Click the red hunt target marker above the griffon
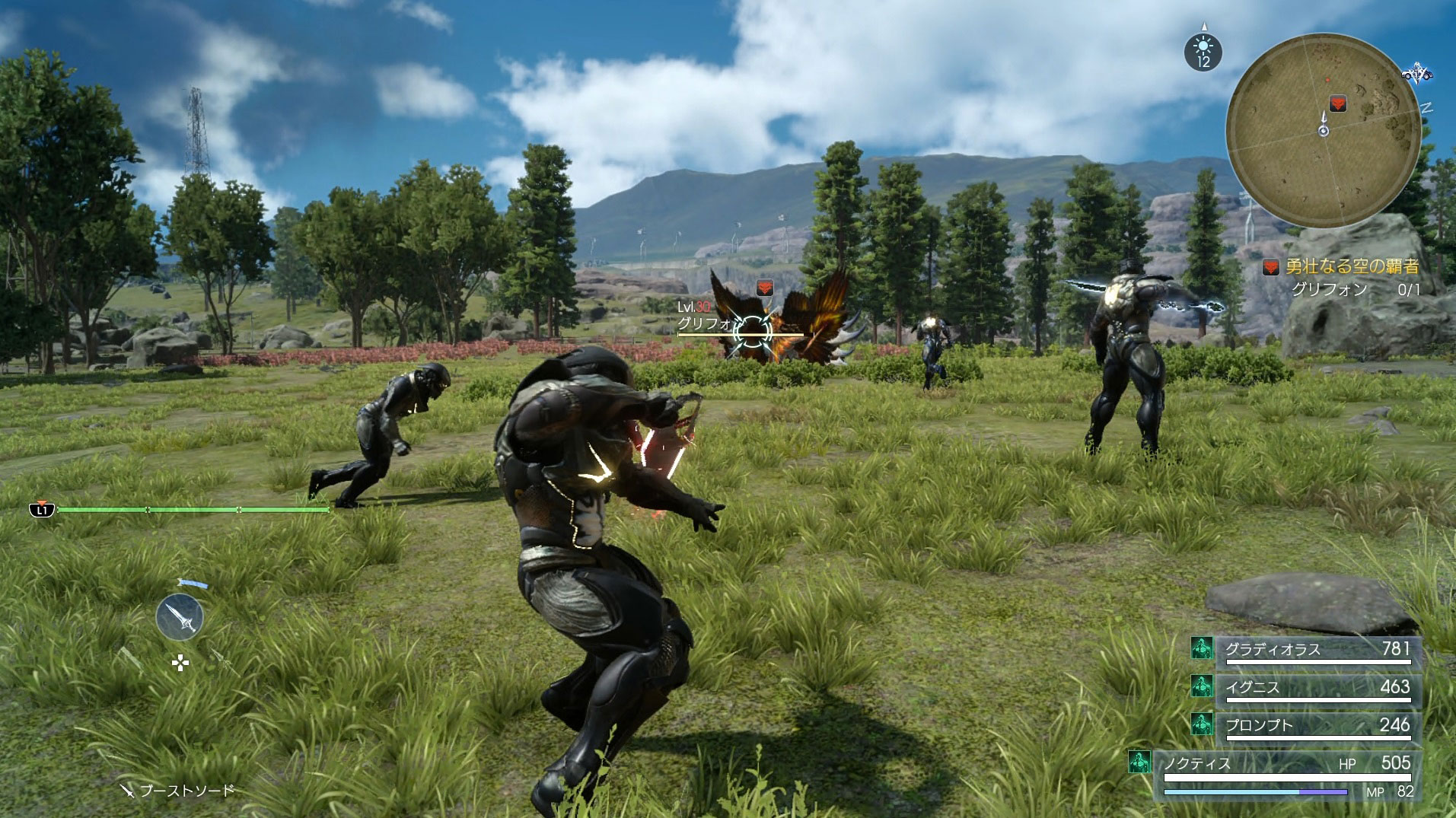This screenshot has height=818, width=1456. pyautogui.click(x=765, y=288)
